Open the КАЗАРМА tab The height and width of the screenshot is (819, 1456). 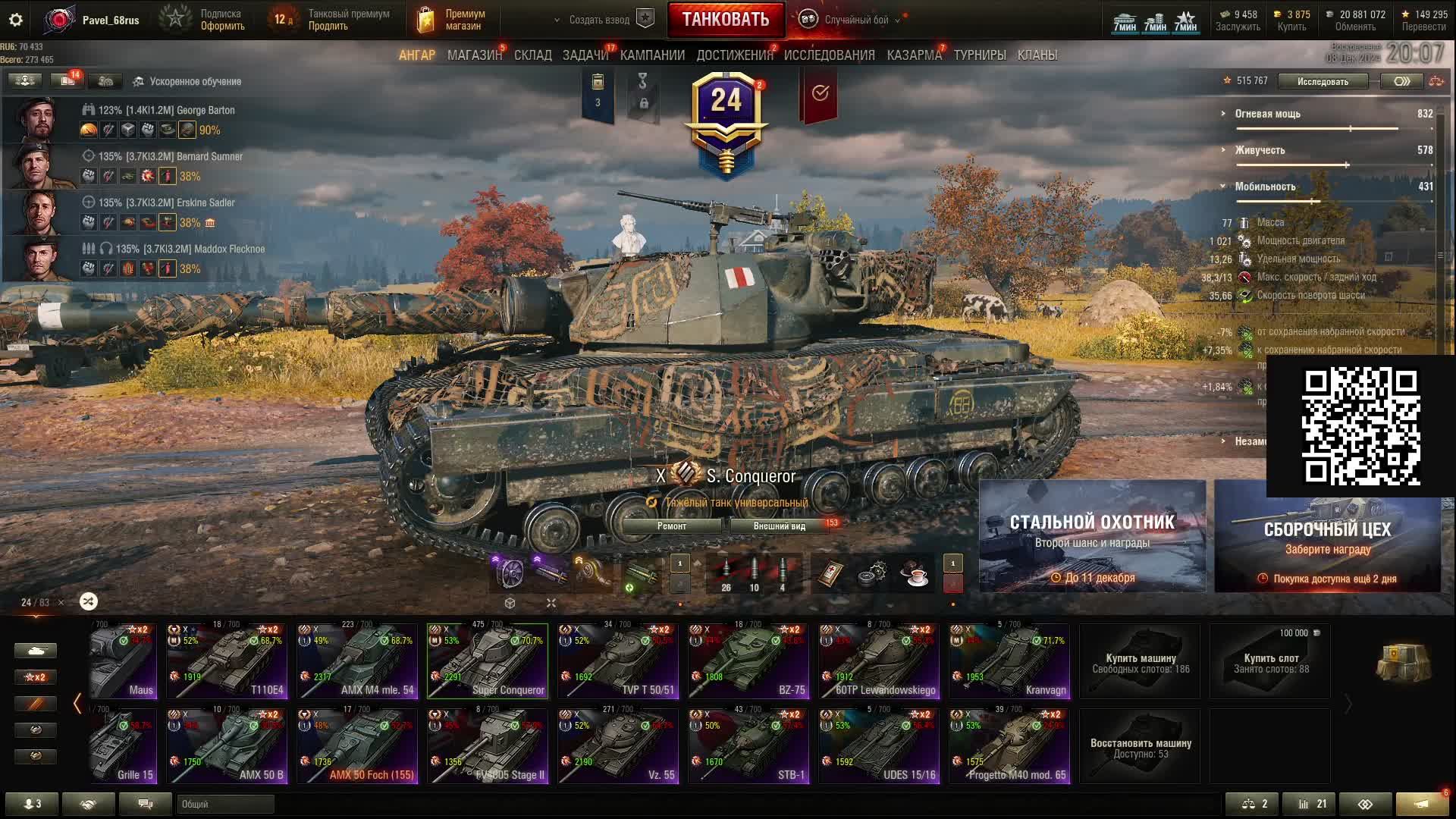(x=914, y=55)
